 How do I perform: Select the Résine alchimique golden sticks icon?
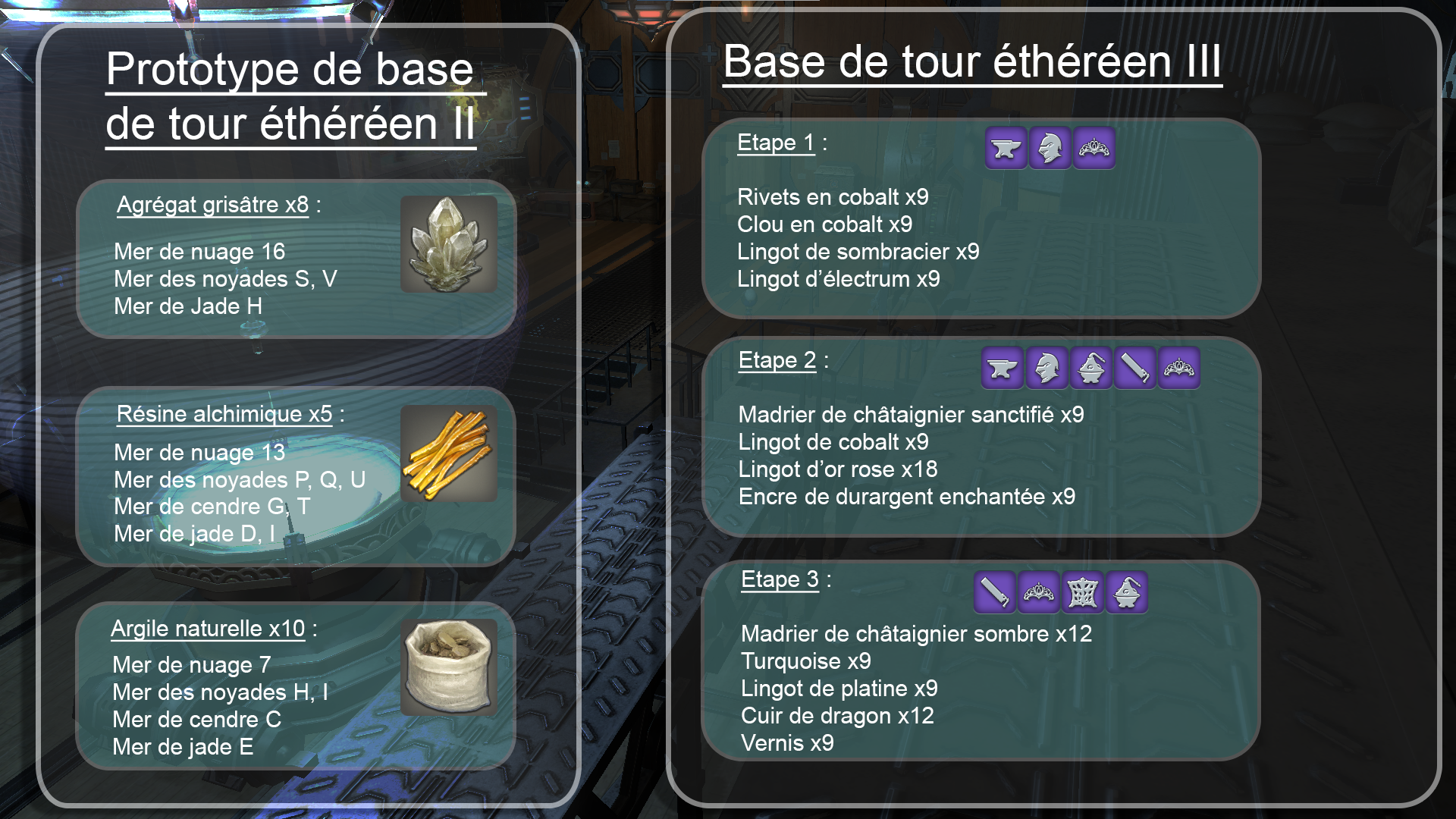tap(448, 453)
